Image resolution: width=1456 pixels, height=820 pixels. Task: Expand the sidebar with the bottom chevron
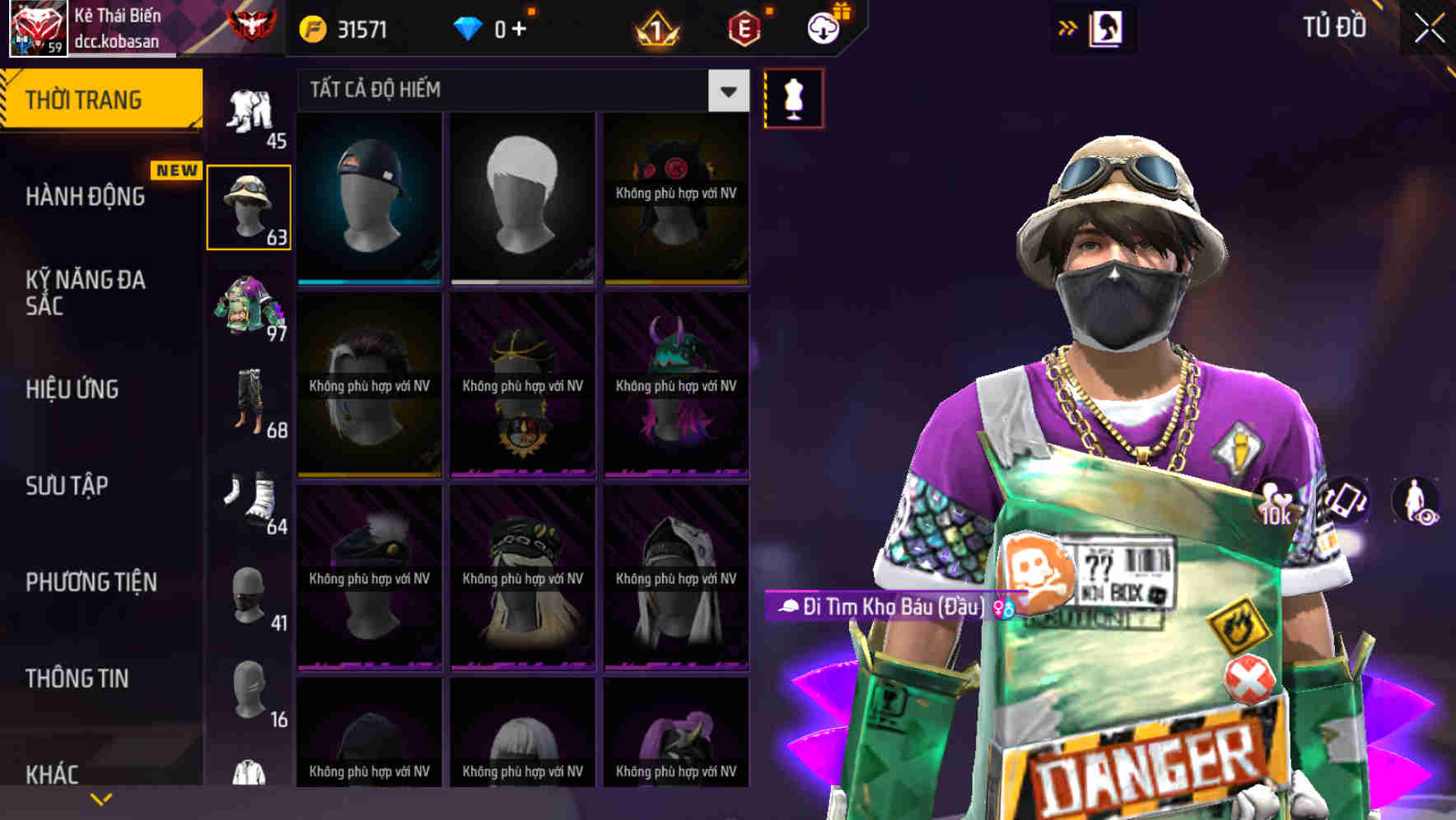tap(102, 798)
